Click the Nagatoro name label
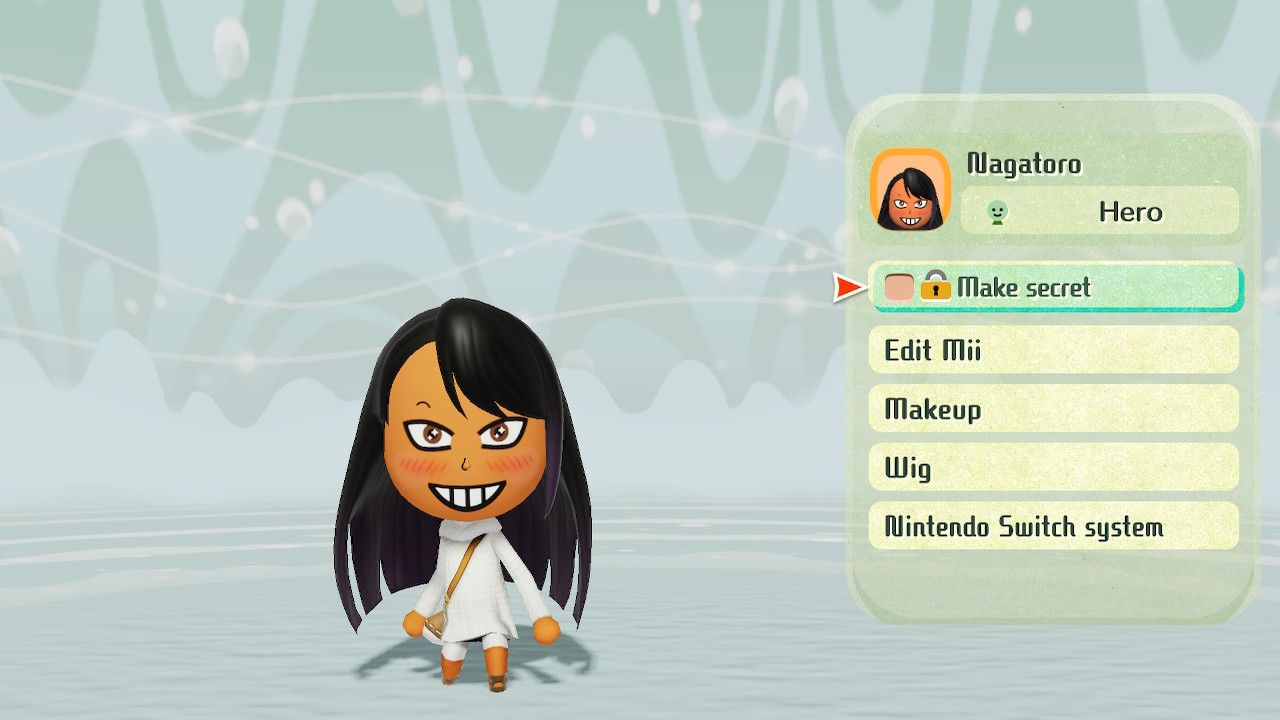The image size is (1280, 720). click(x=1023, y=163)
